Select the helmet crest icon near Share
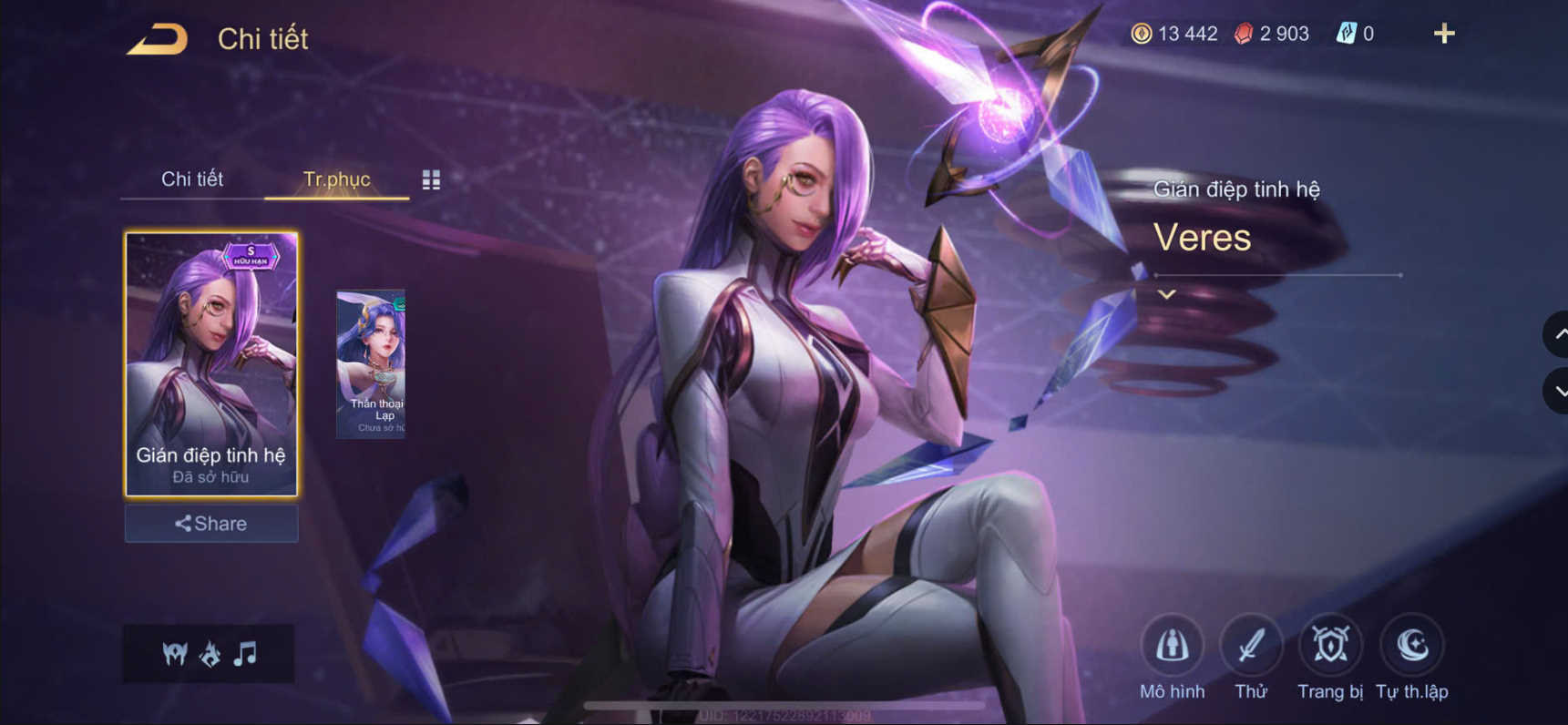The height and width of the screenshot is (725, 1568). point(173,653)
